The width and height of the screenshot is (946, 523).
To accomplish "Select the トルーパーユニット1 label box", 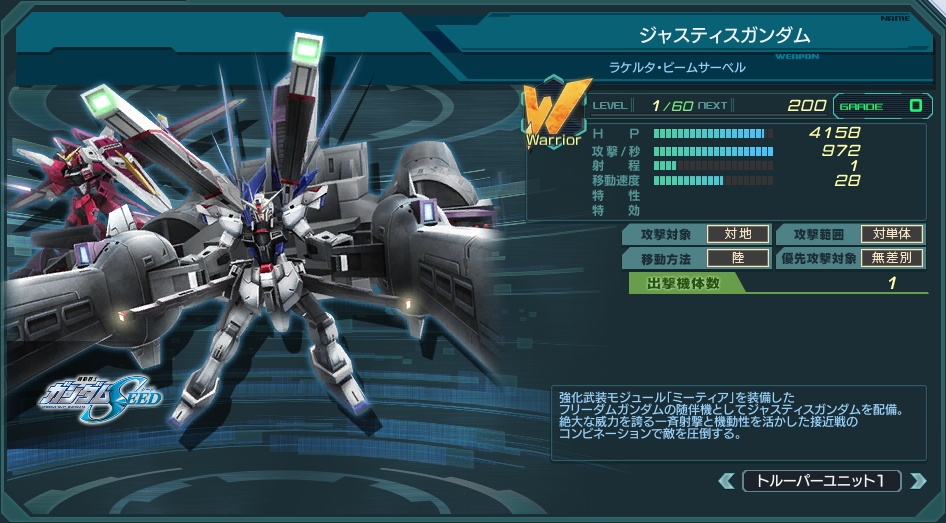I will [821, 481].
